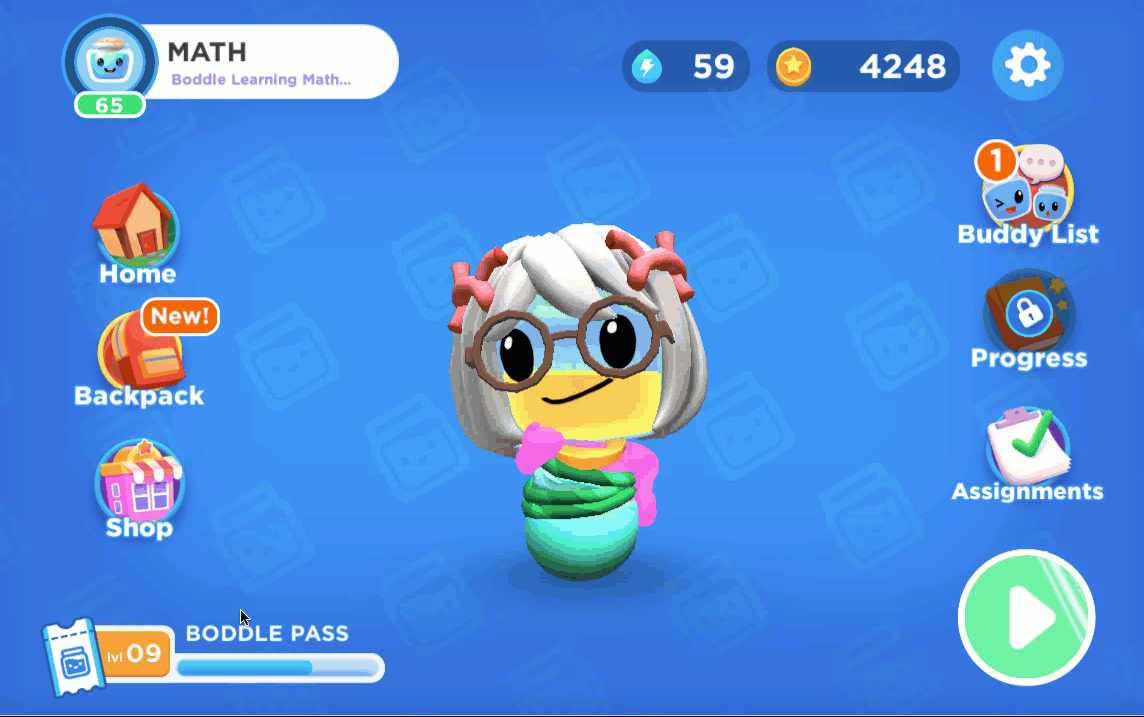Viewport: 1144px width, 717px height.
Task: Open the Buddy List
Action: pyautogui.click(x=1027, y=195)
